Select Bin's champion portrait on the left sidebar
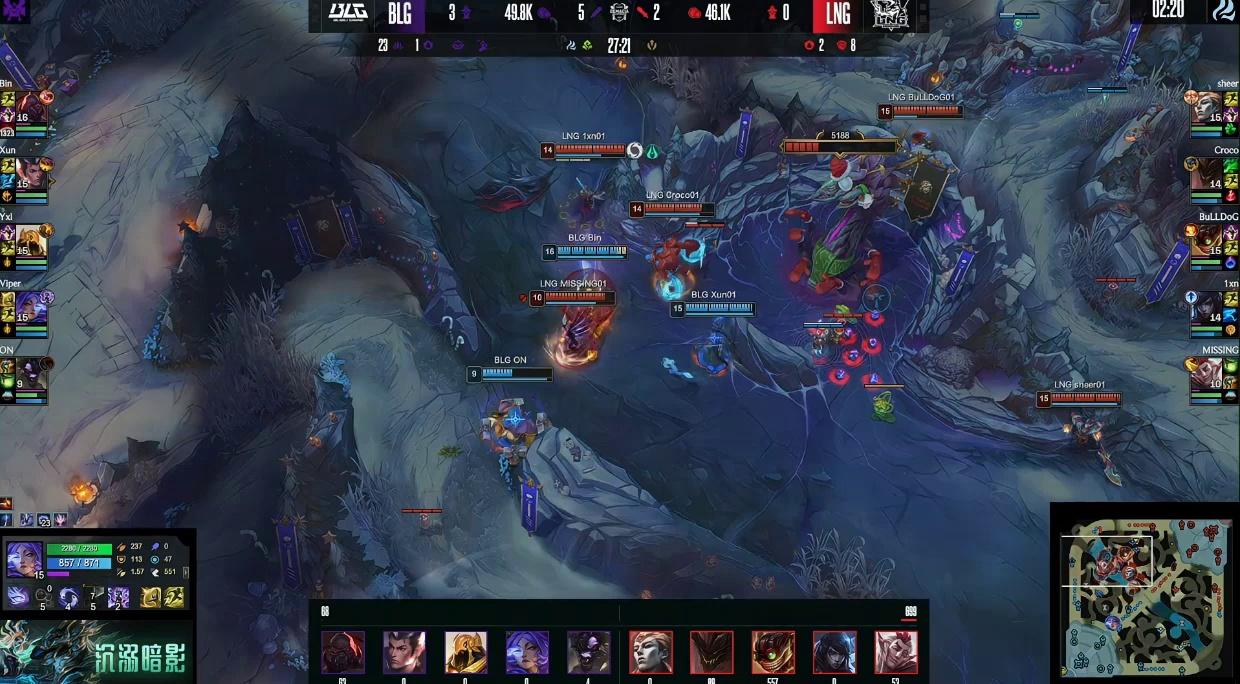This screenshot has height=684, width=1240. tap(30, 107)
